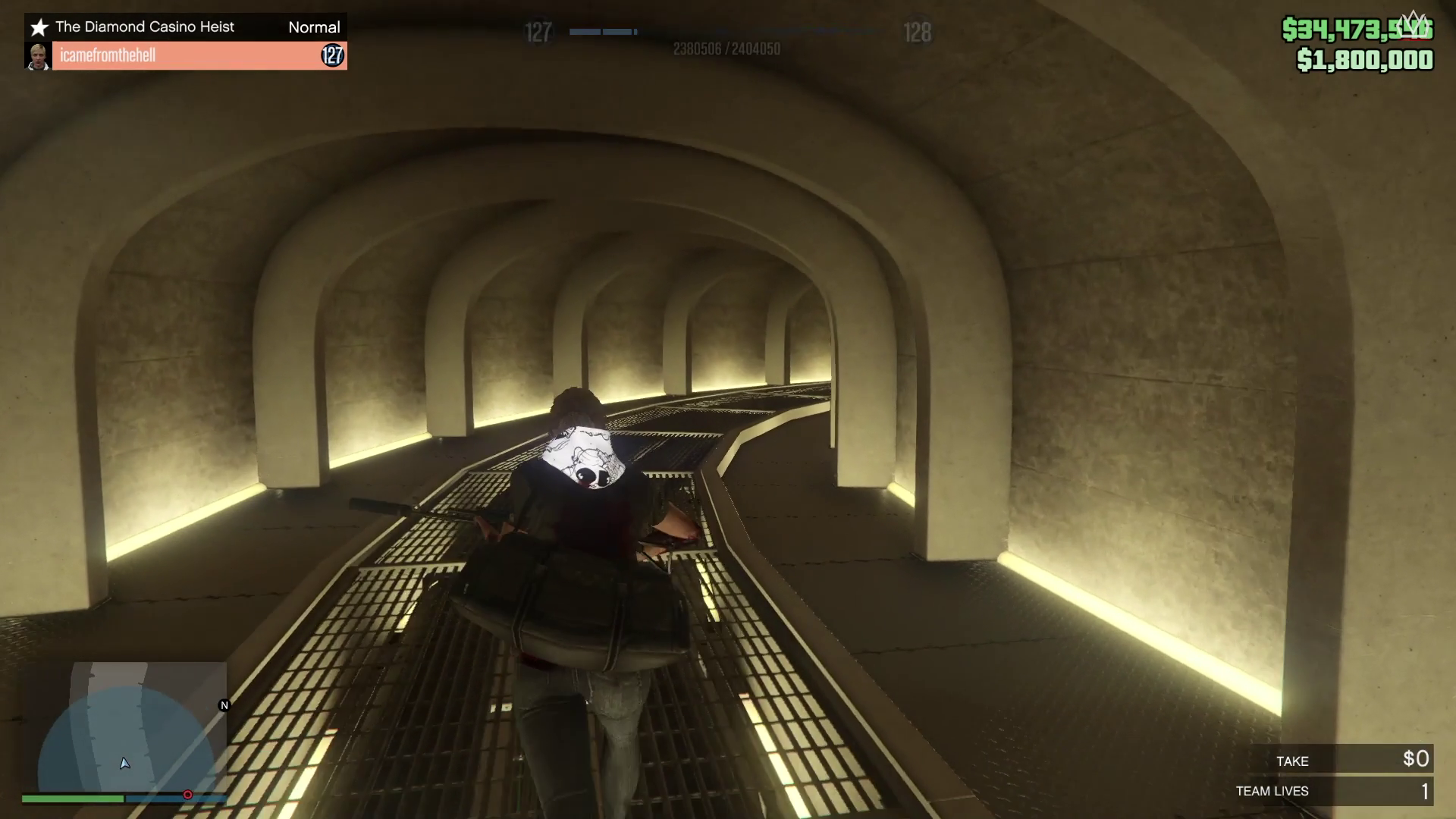Select the icamefromthehell player row
This screenshot has width=1456, height=819.
186,55
